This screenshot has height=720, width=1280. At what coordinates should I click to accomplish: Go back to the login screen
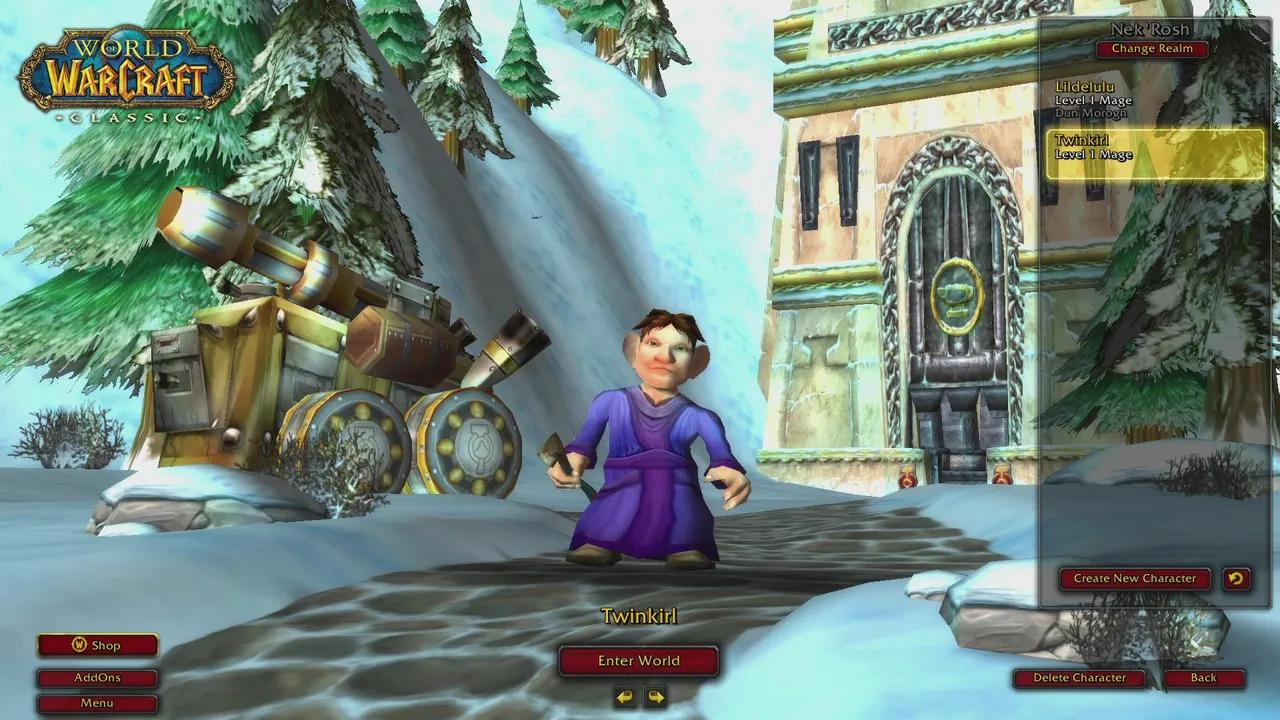[x=1203, y=678]
